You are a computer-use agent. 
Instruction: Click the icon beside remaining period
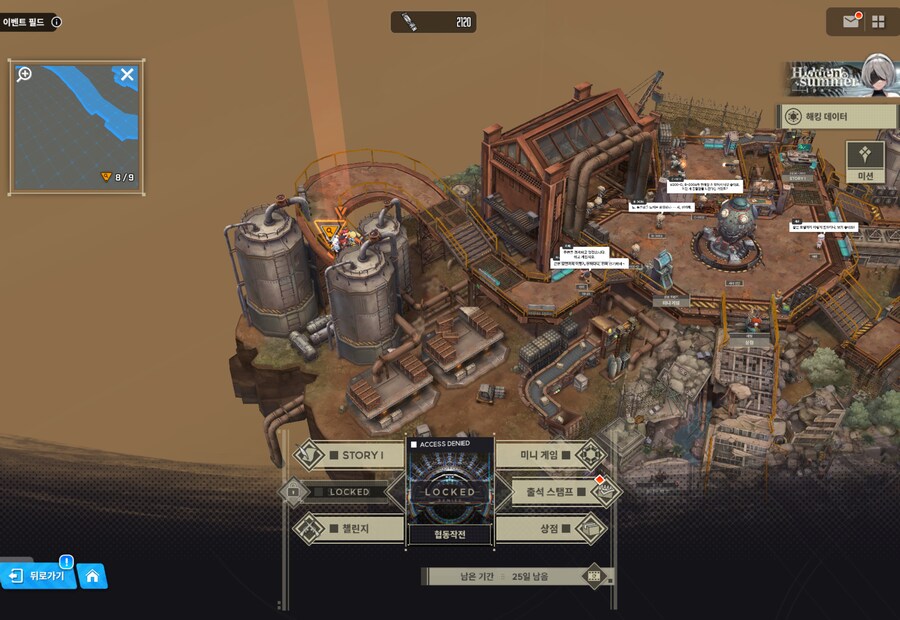(596, 576)
